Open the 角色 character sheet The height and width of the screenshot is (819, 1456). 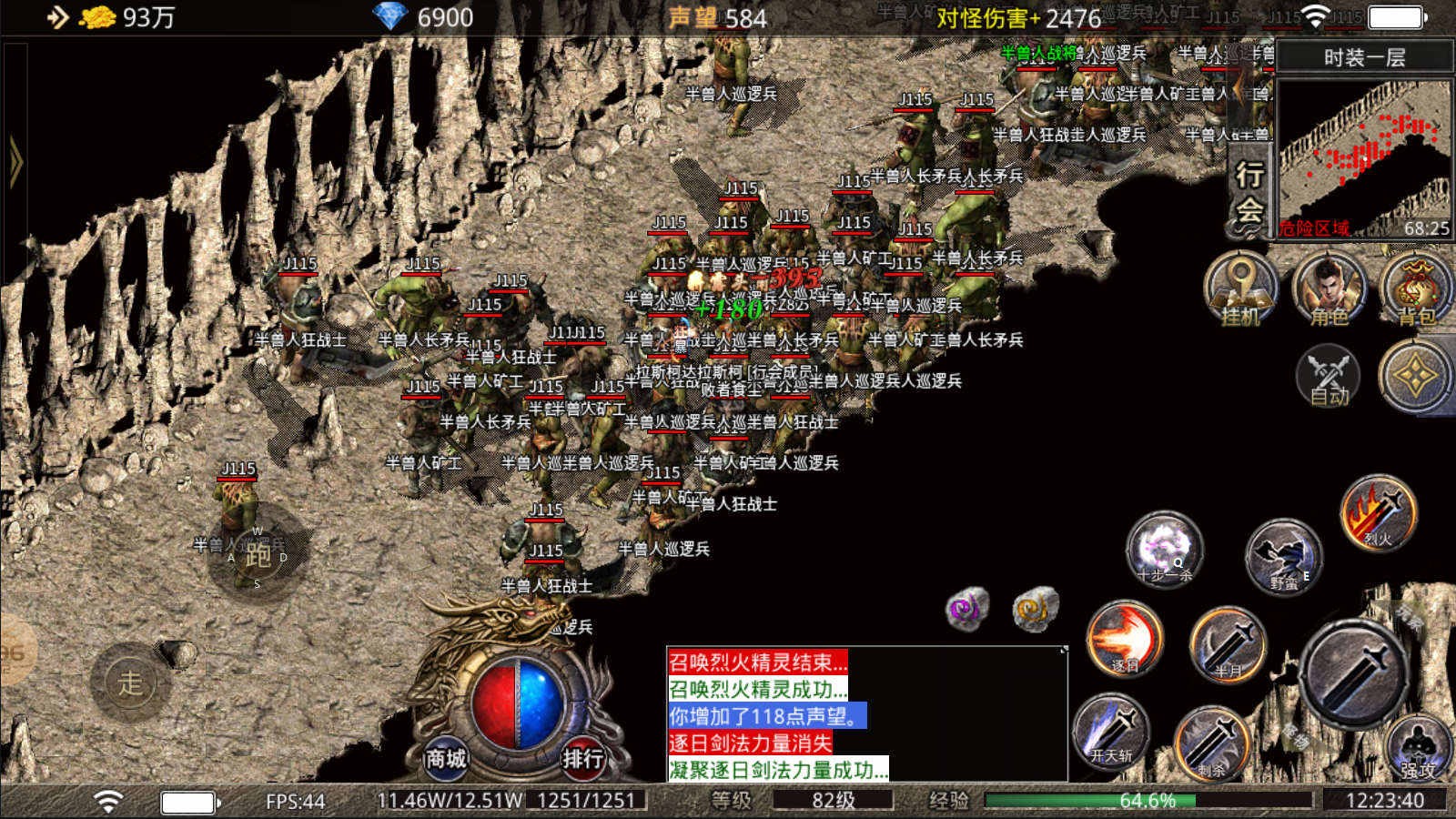pyautogui.click(x=1329, y=289)
